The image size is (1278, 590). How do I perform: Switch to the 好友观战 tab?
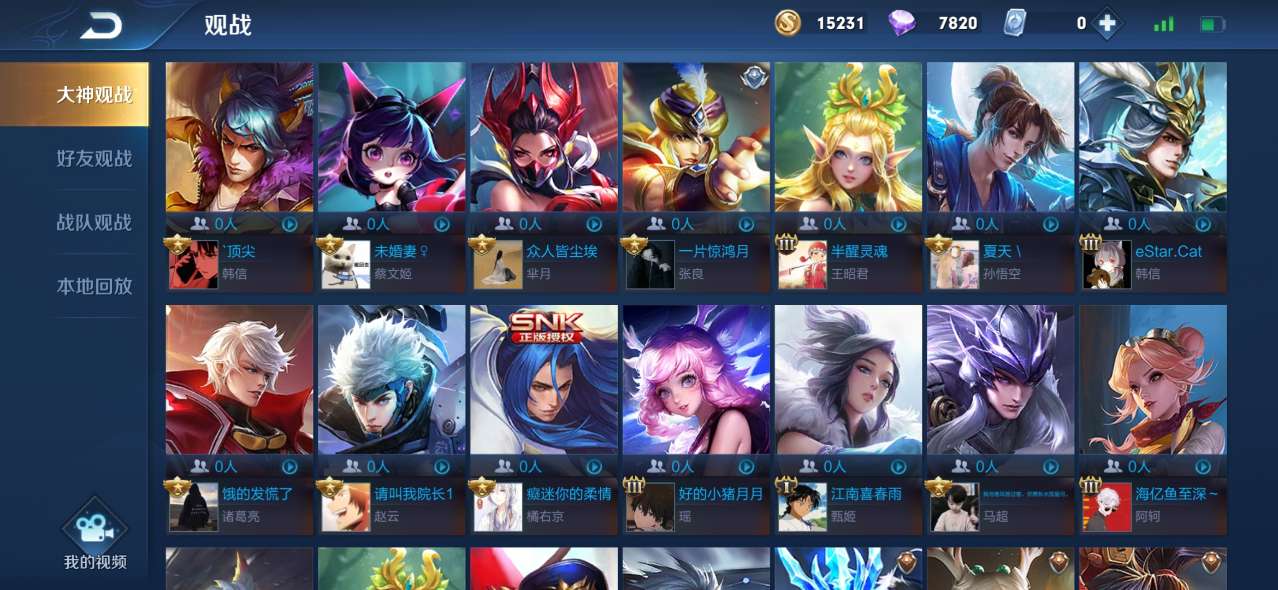click(x=93, y=158)
